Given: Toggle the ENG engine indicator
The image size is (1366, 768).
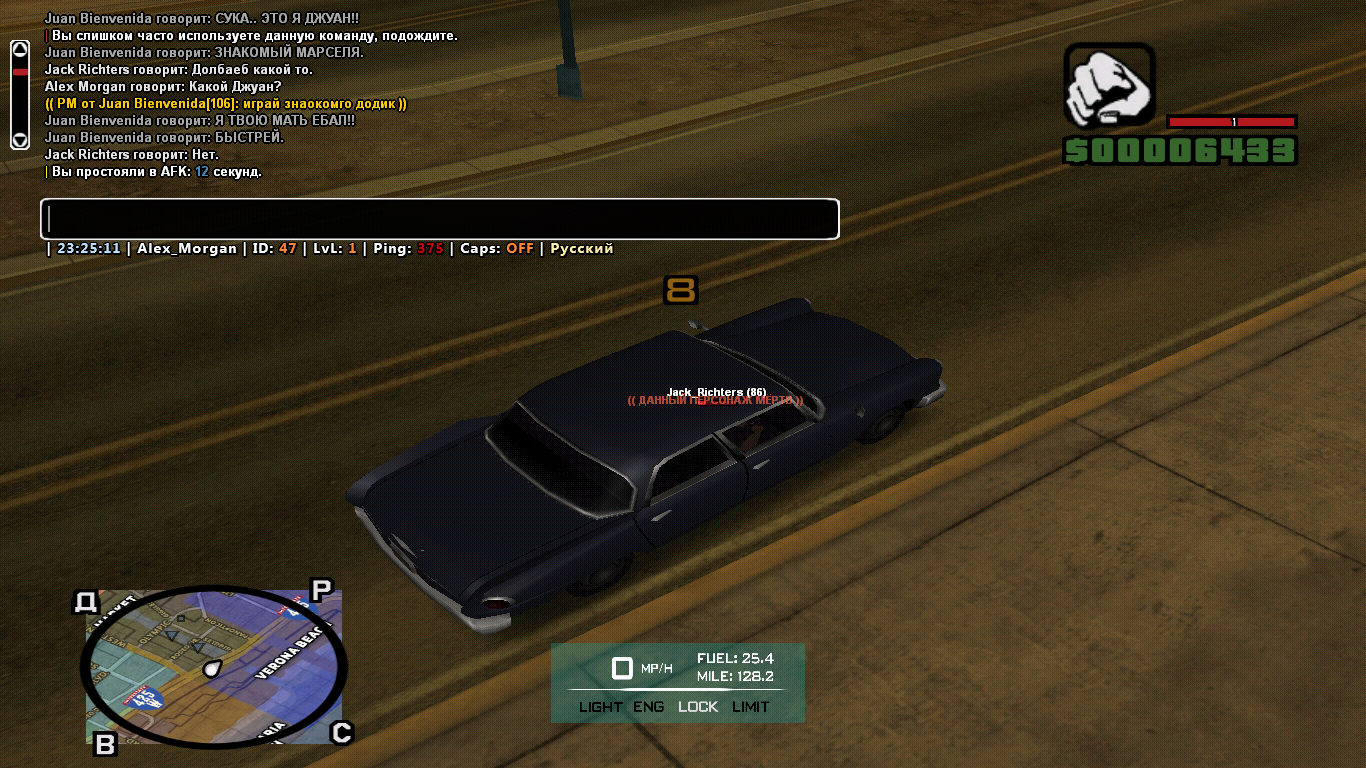Looking at the screenshot, I should pyautogui.click(x=648, y=707).
